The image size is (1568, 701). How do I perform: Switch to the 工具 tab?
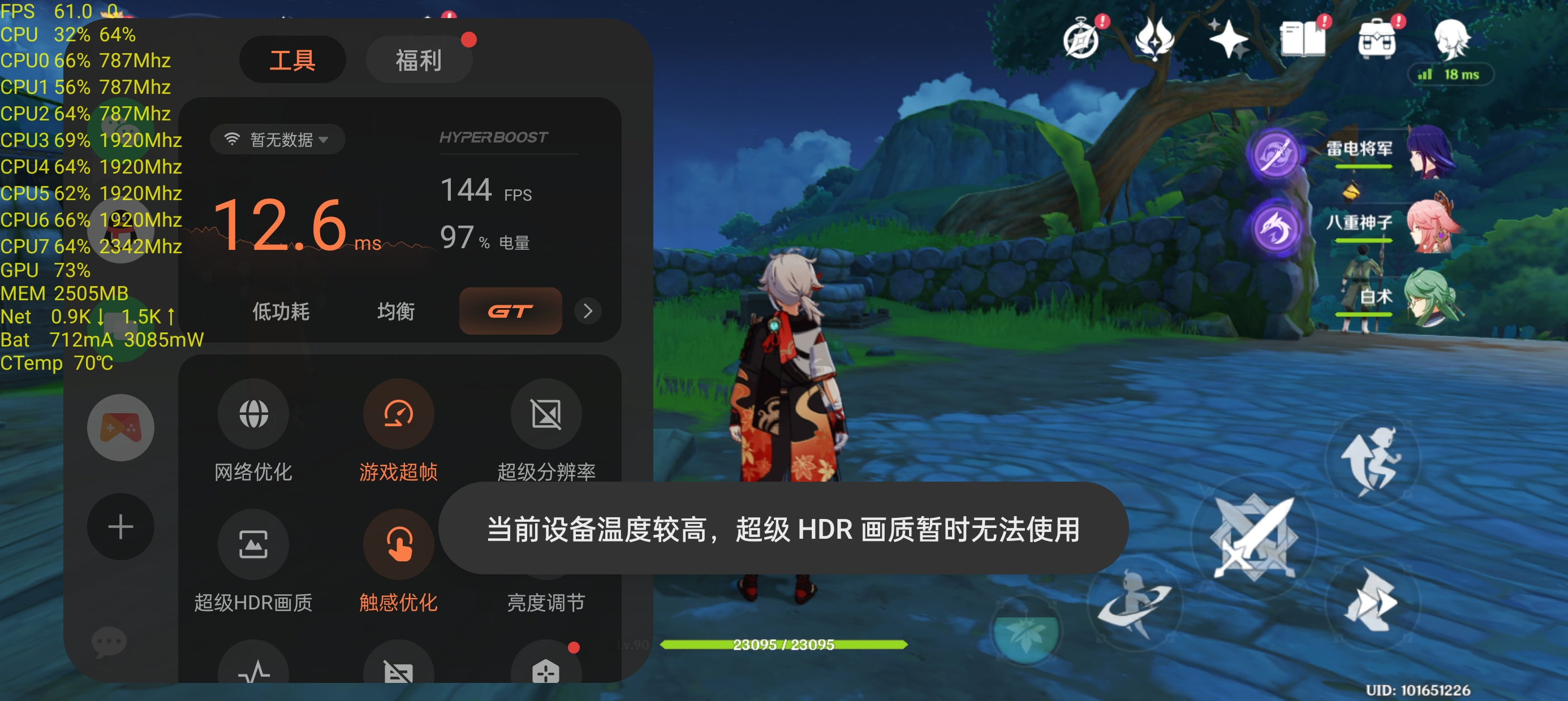point(293,59)
